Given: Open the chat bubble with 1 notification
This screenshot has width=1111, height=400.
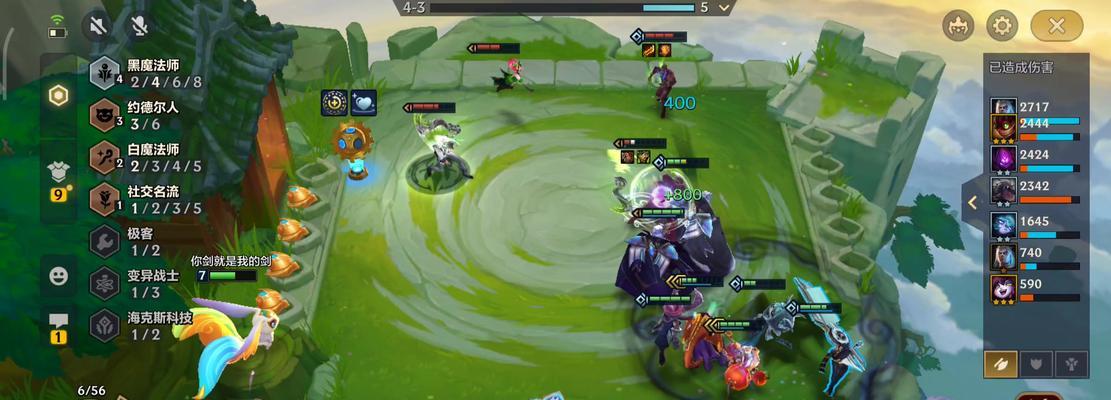Looking at the screenshot, I should coord(58,325).
